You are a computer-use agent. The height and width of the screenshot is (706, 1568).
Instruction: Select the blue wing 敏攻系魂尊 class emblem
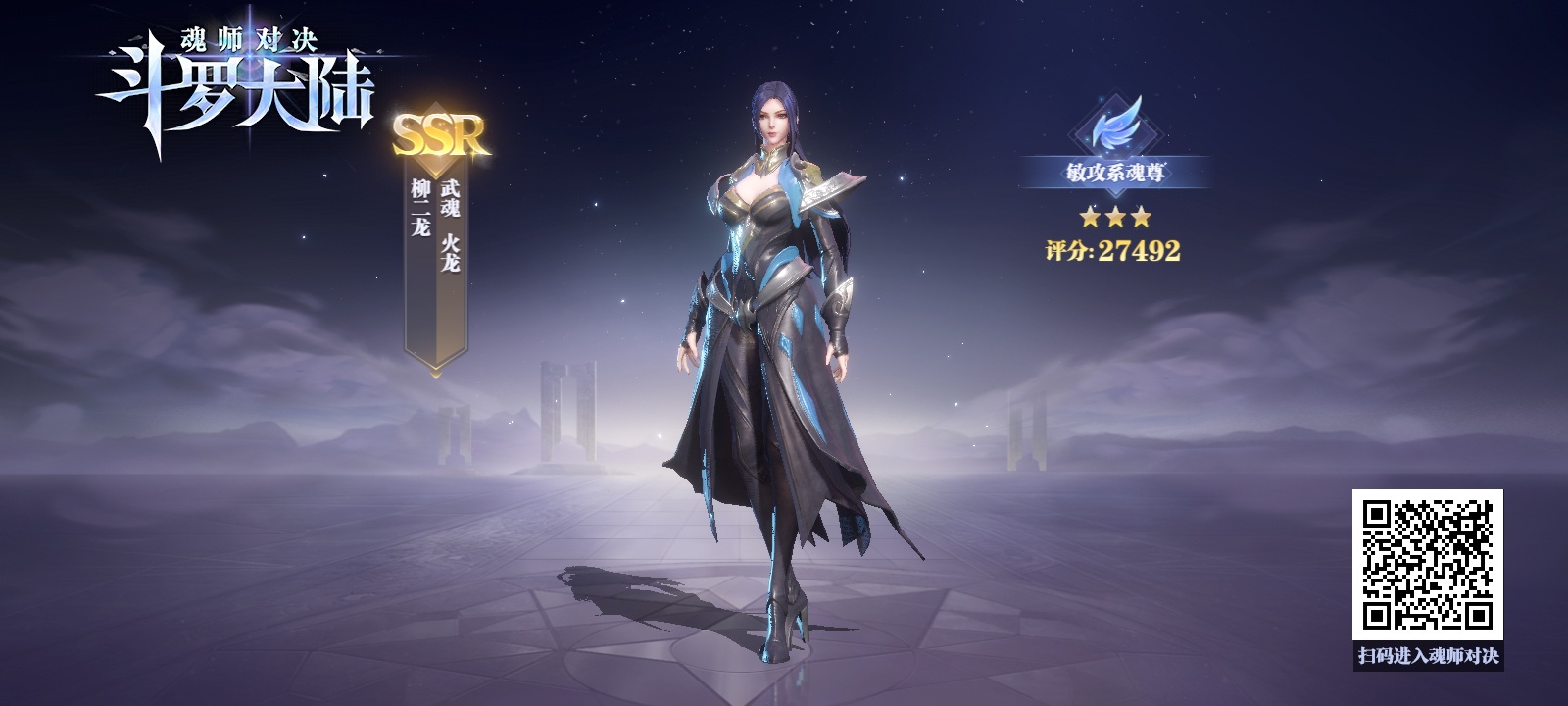point(1114,127)
